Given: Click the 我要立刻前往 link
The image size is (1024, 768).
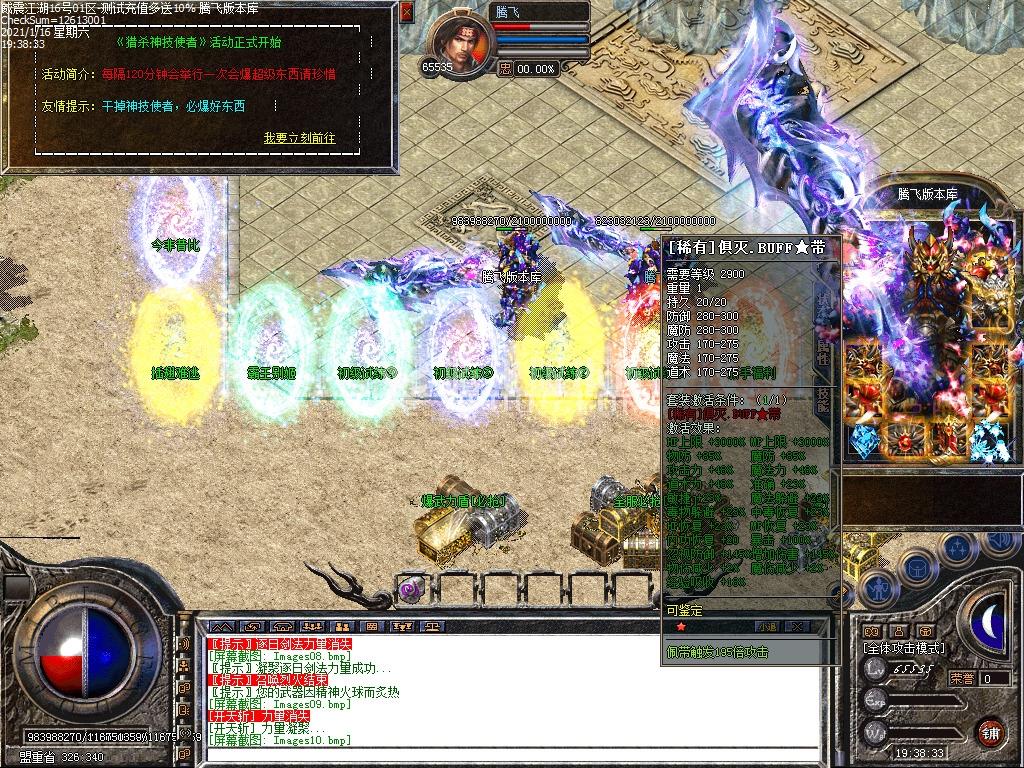Looking at the screenshot, I should pyautogui.click(x=299, y=138).
